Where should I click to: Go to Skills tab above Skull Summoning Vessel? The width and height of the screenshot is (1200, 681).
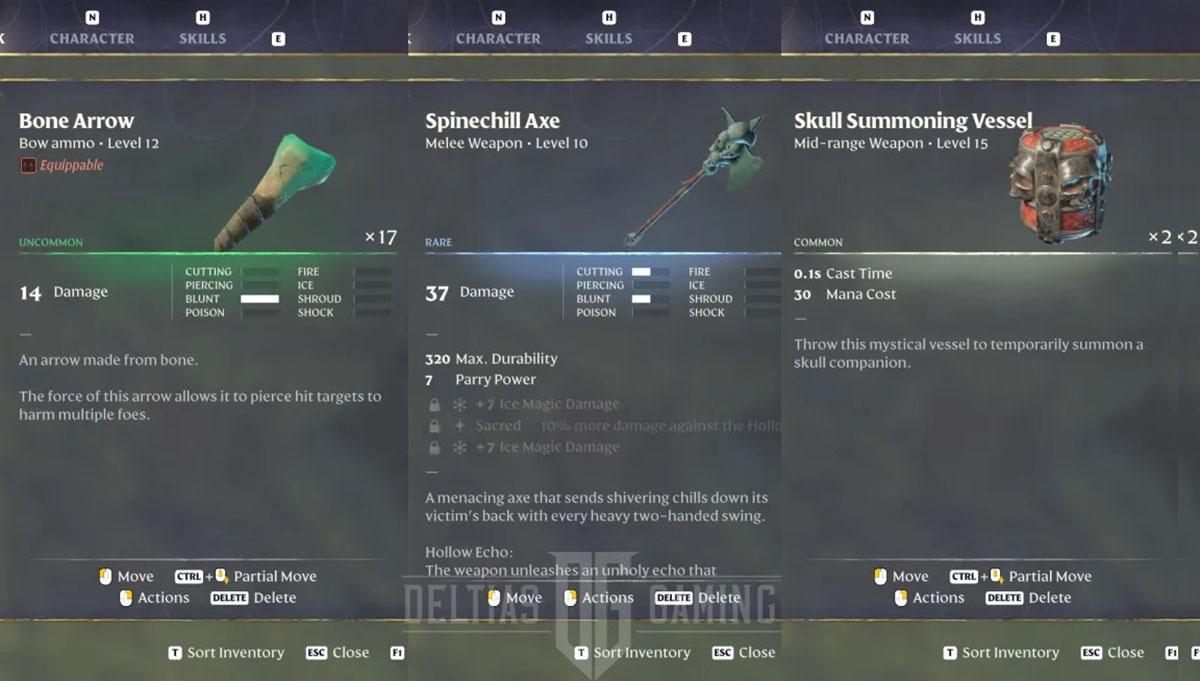977,38
